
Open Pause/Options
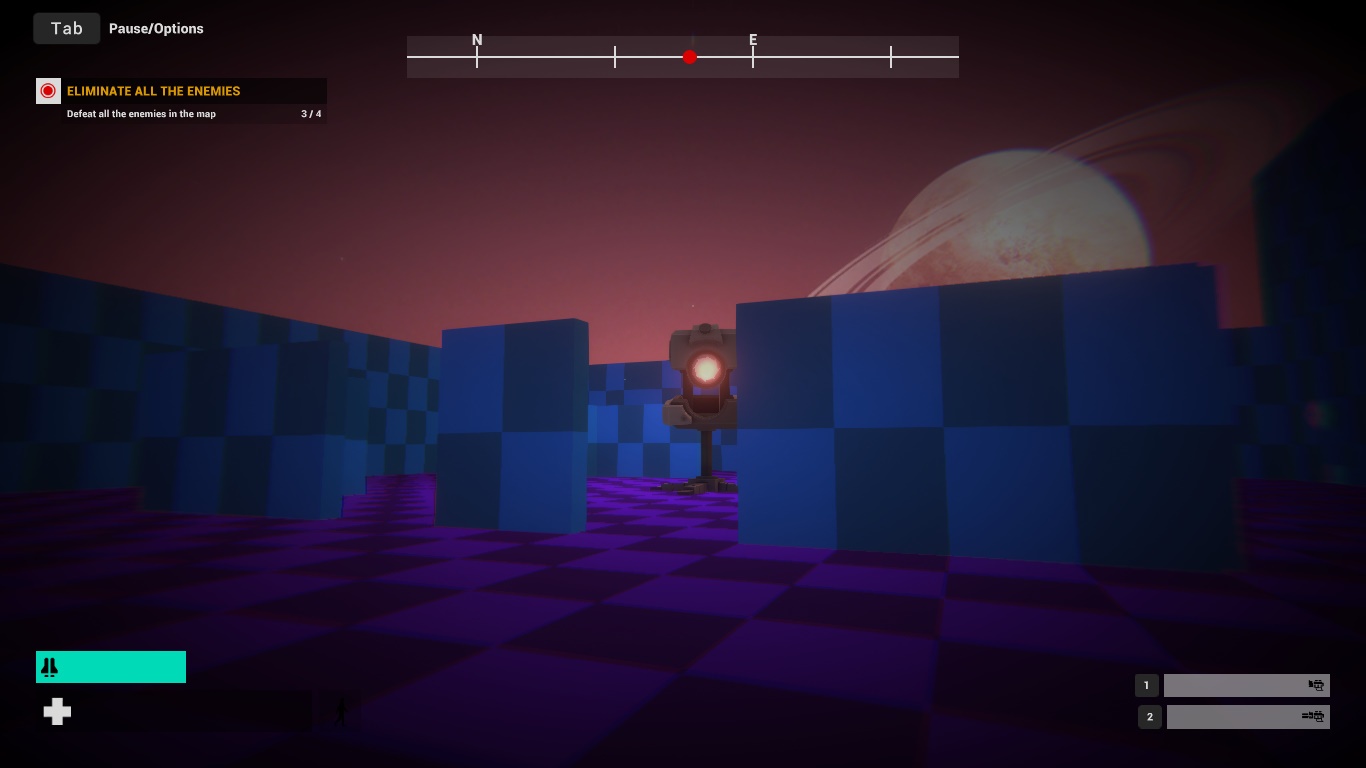(x=156, y=28)
